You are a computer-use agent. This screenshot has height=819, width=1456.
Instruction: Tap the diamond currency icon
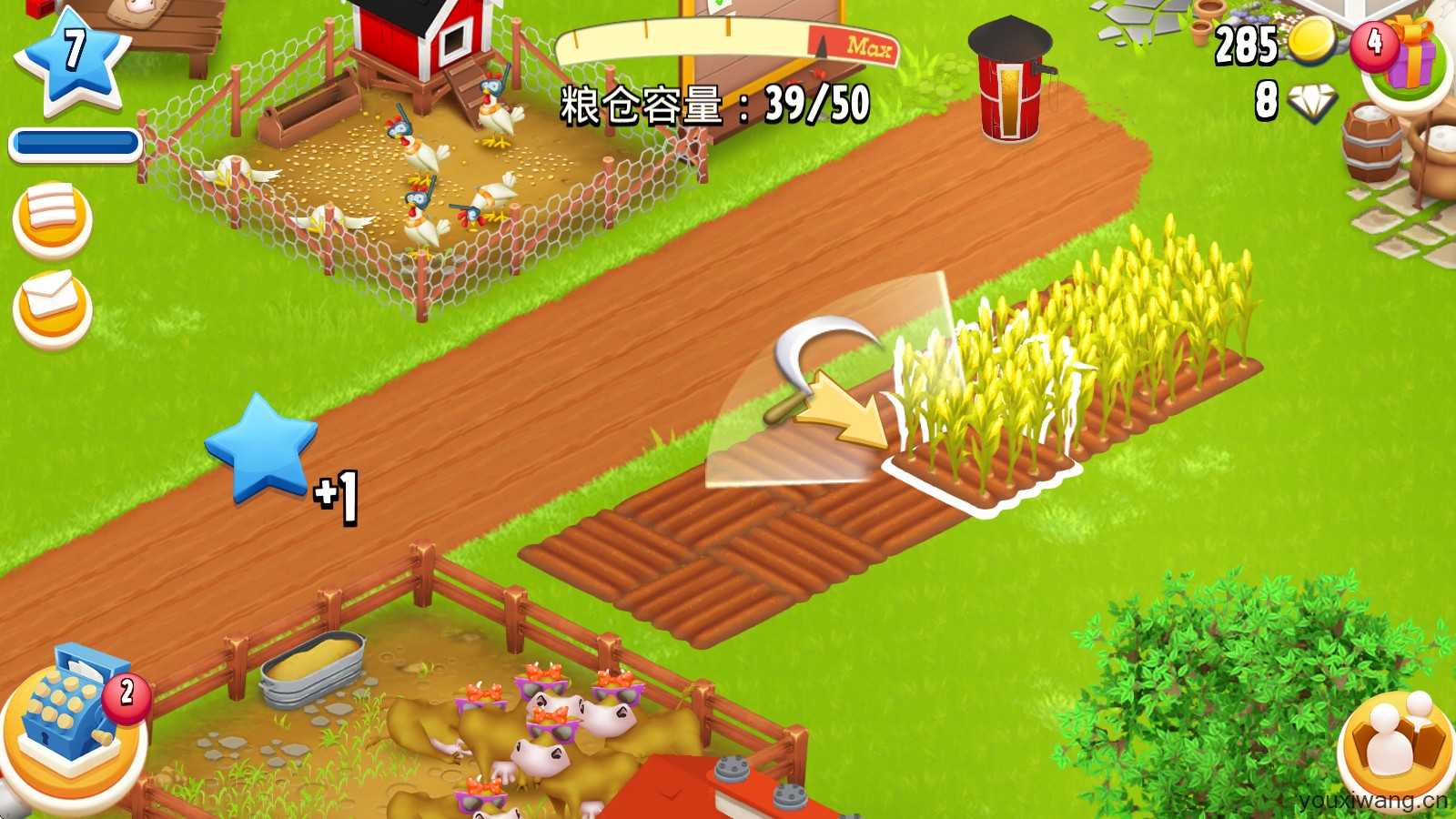tap(1311, 103)
